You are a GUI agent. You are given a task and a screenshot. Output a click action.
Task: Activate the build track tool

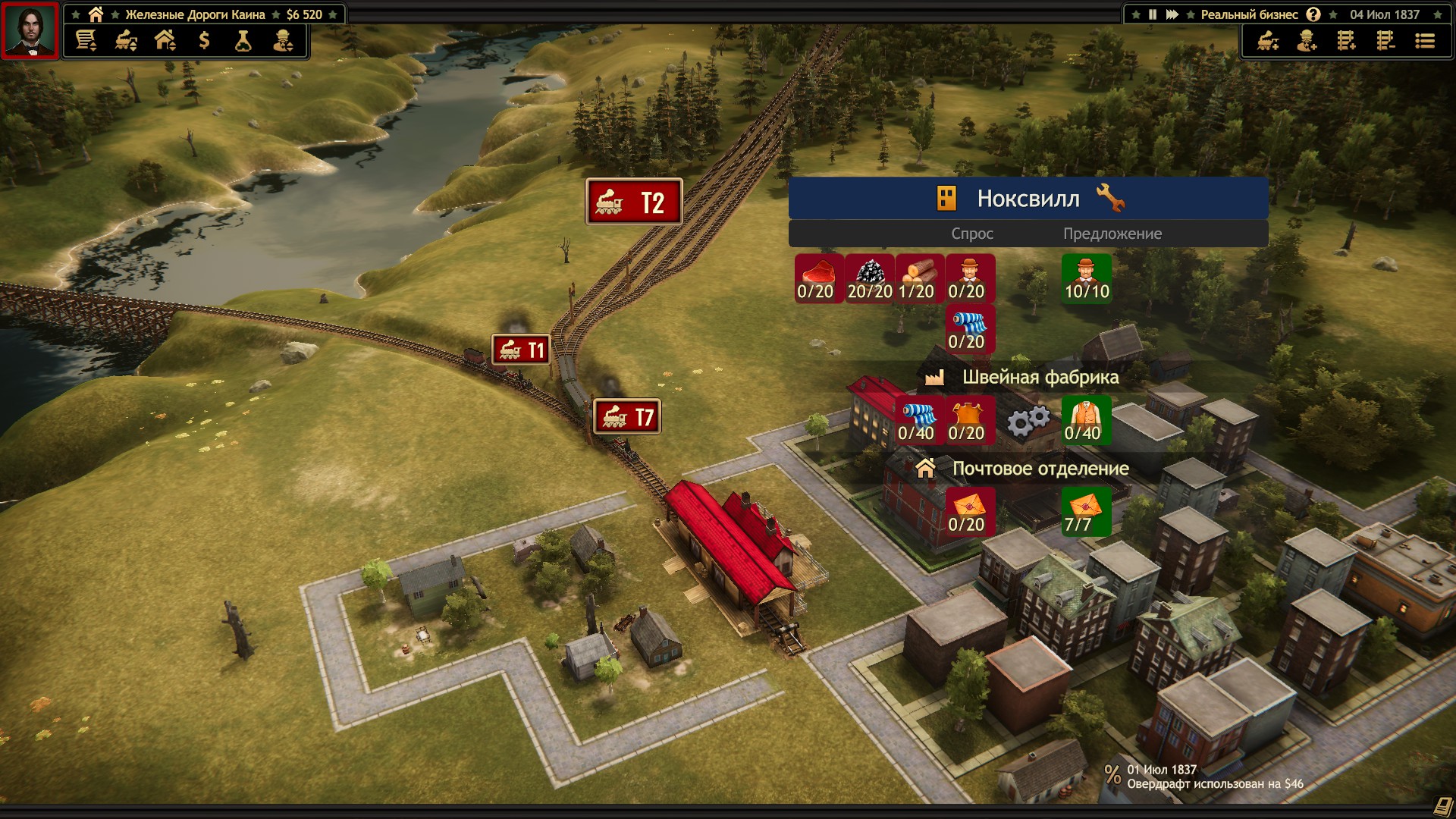1346,41
